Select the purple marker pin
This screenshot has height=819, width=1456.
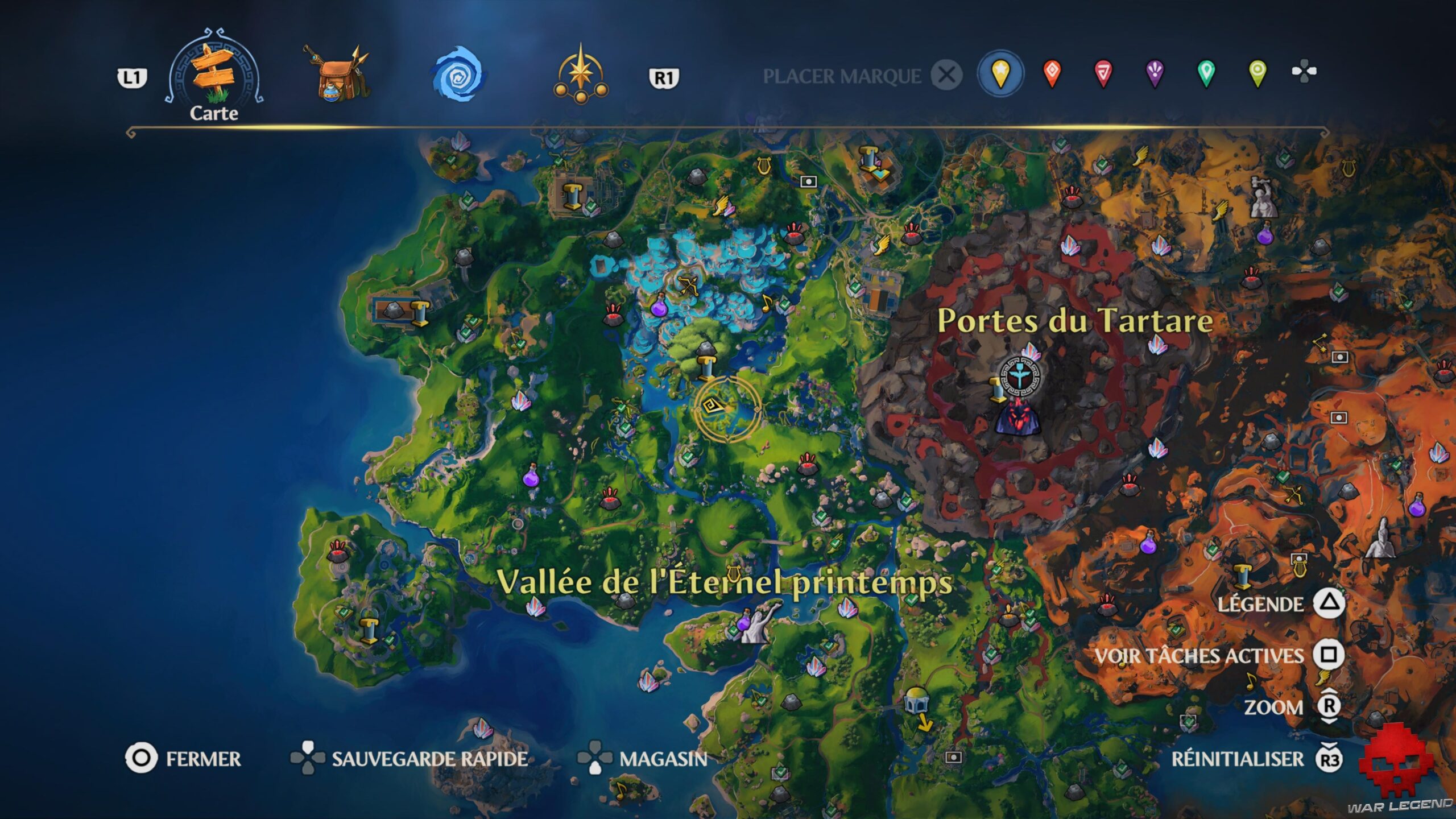tap(1156, 73)
